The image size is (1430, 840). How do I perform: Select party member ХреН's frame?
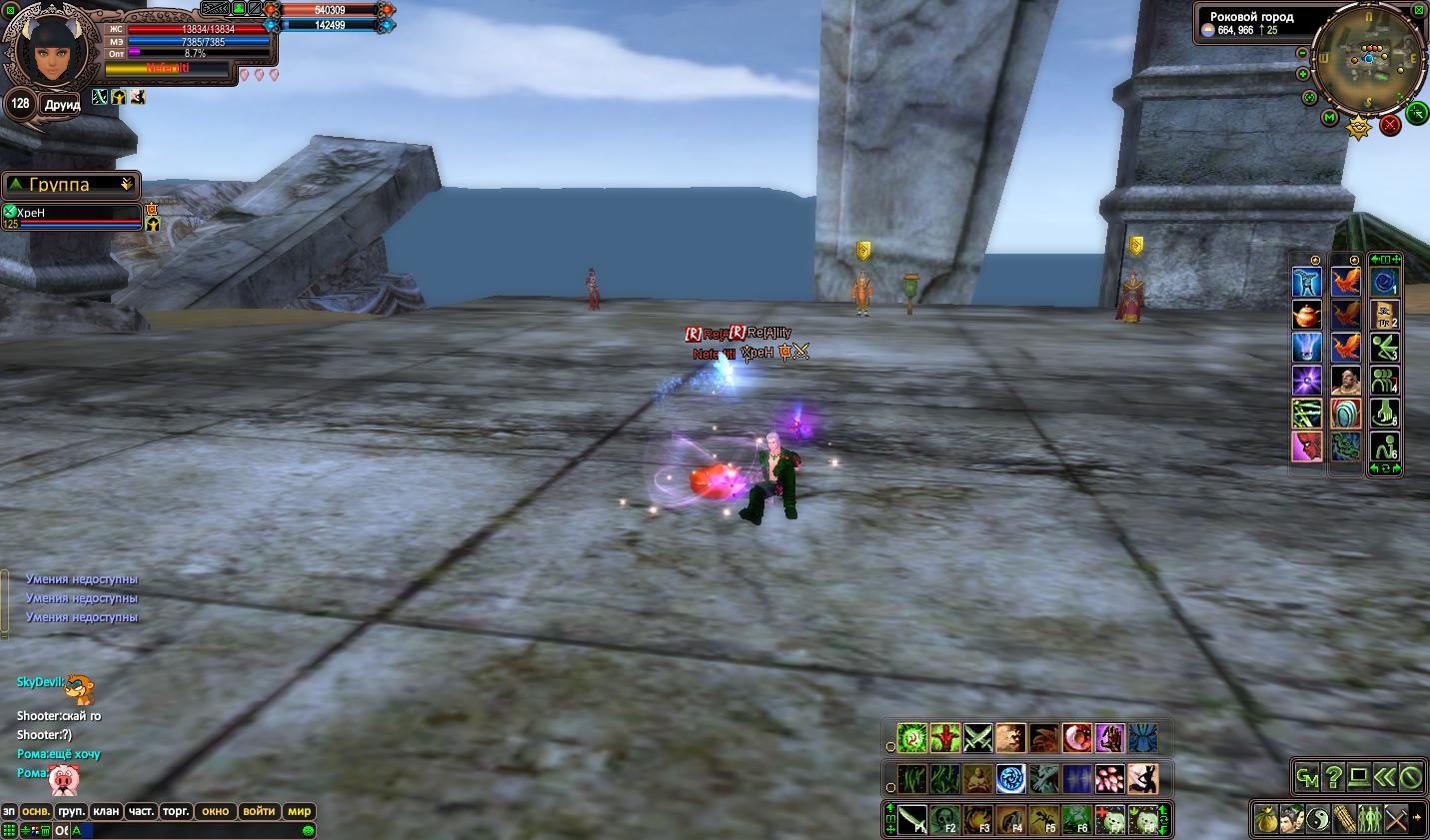pos(72,217)
